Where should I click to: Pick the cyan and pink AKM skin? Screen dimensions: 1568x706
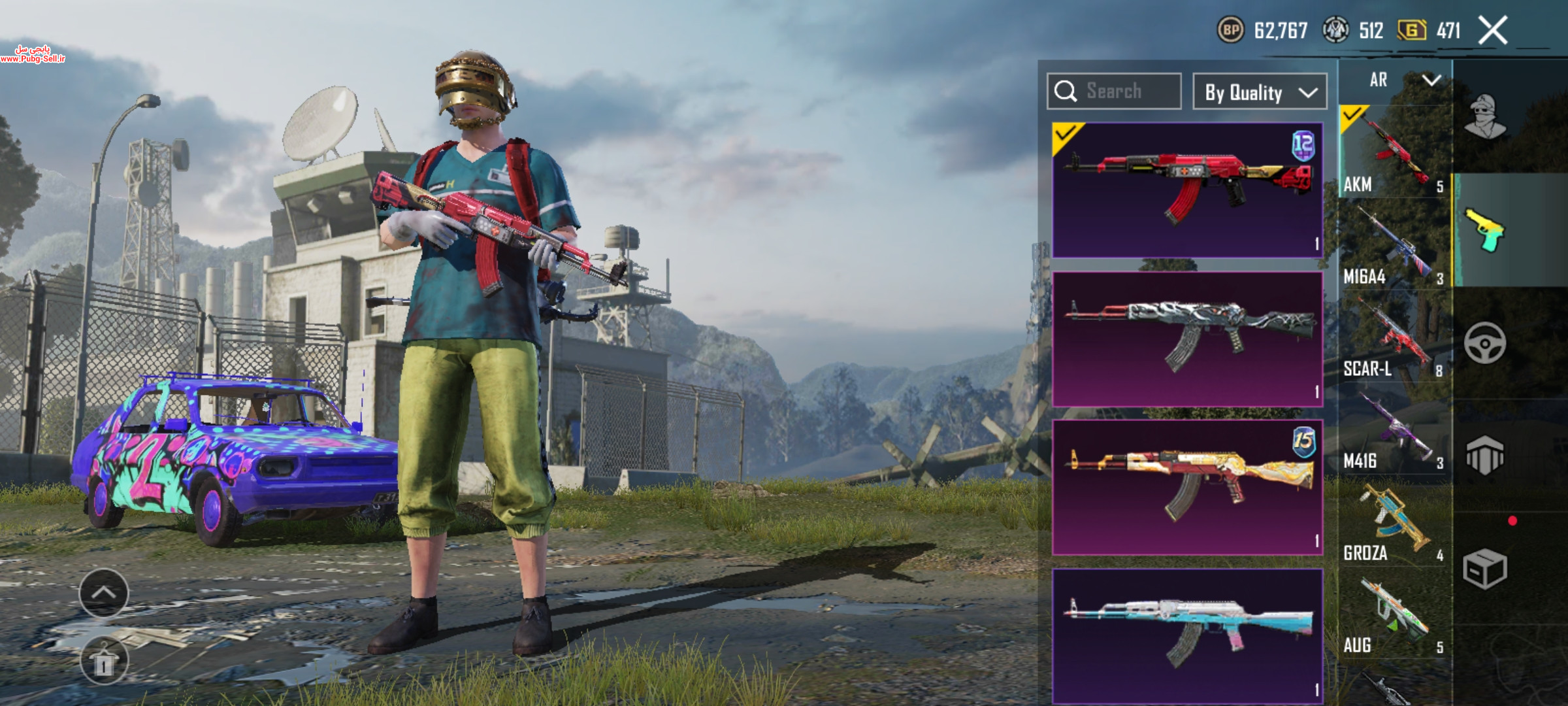pyautogui.click(x=1187, y=635)
